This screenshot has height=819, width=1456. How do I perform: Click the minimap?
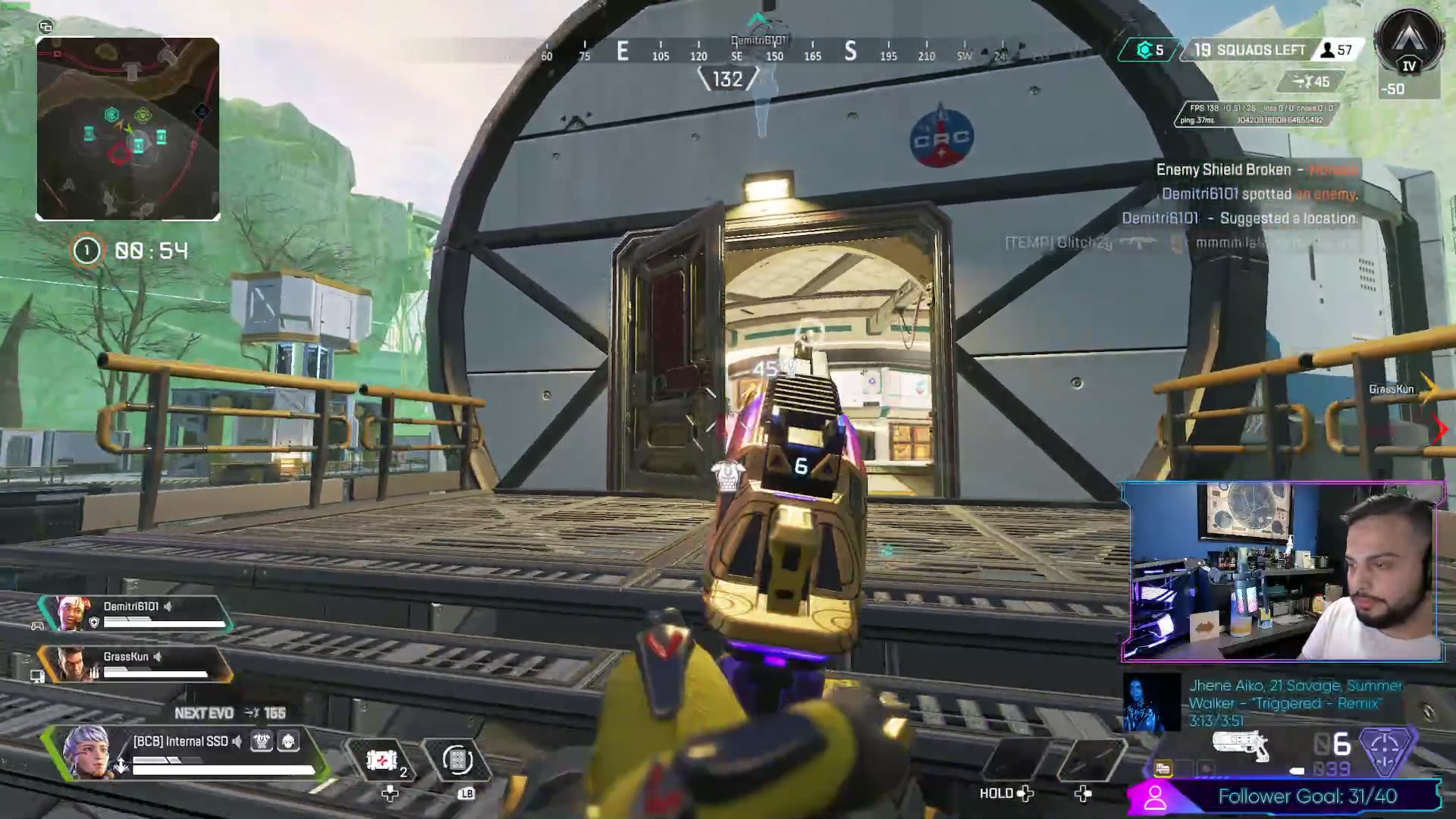[x=128, y=129]
